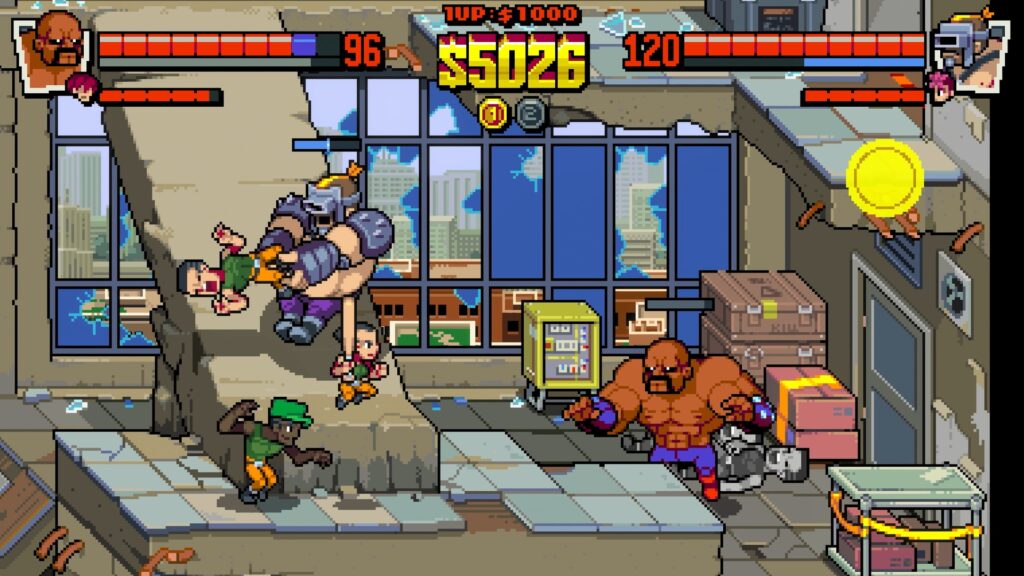Choose the red-haired partner icon beside the bald fighter

(82, 88)
